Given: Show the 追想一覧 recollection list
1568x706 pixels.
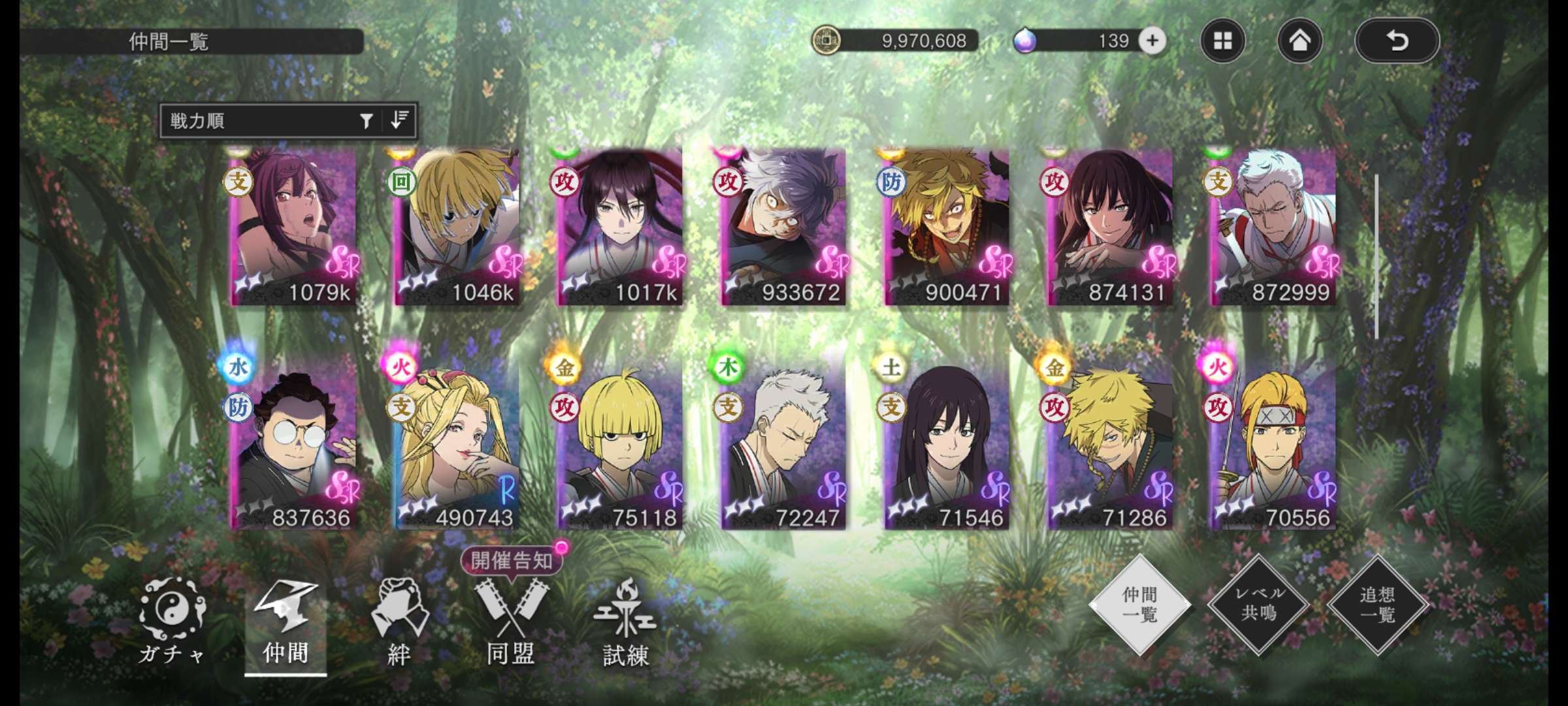Looking at the screenshot, I should (1378, 604).
